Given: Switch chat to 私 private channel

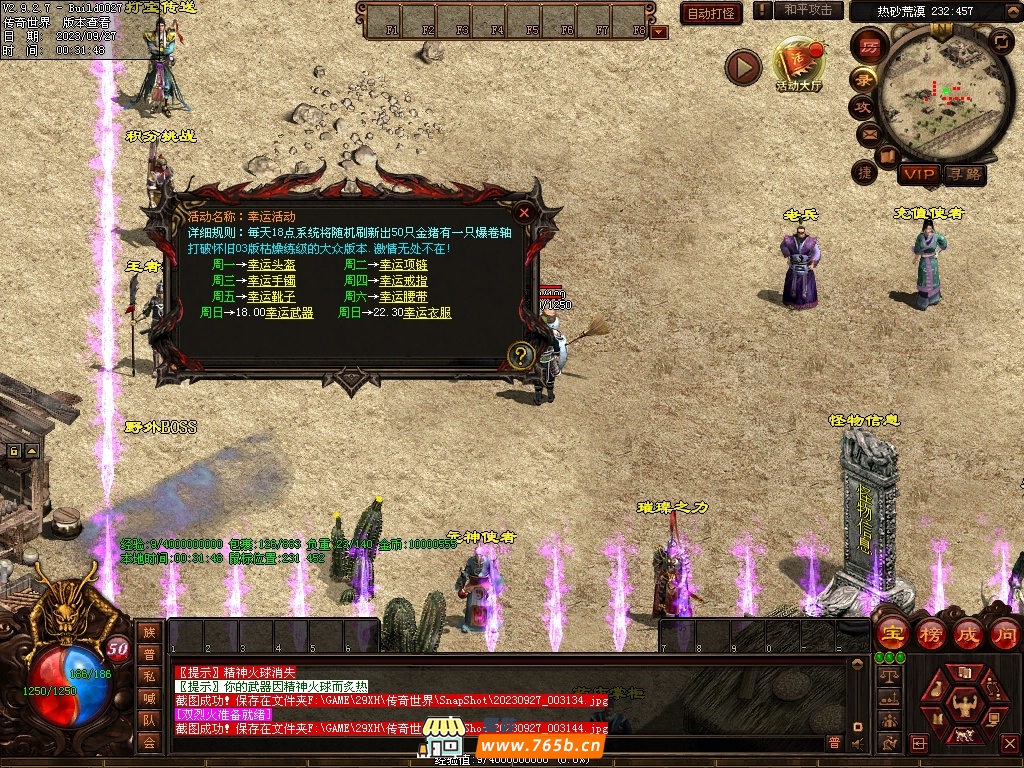Looking at the screenshot, I should [x=149, y=676].
